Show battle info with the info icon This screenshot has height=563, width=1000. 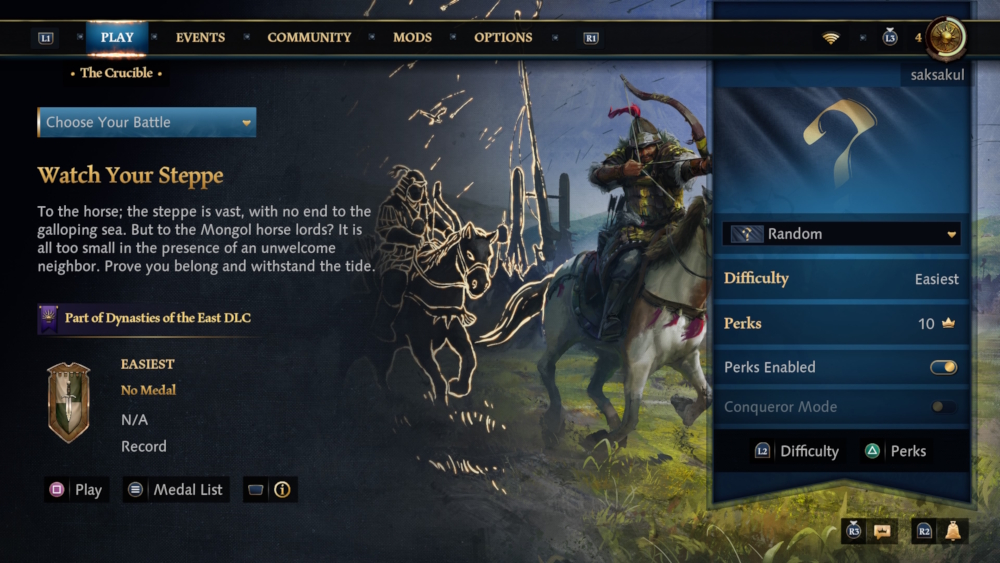282,490
